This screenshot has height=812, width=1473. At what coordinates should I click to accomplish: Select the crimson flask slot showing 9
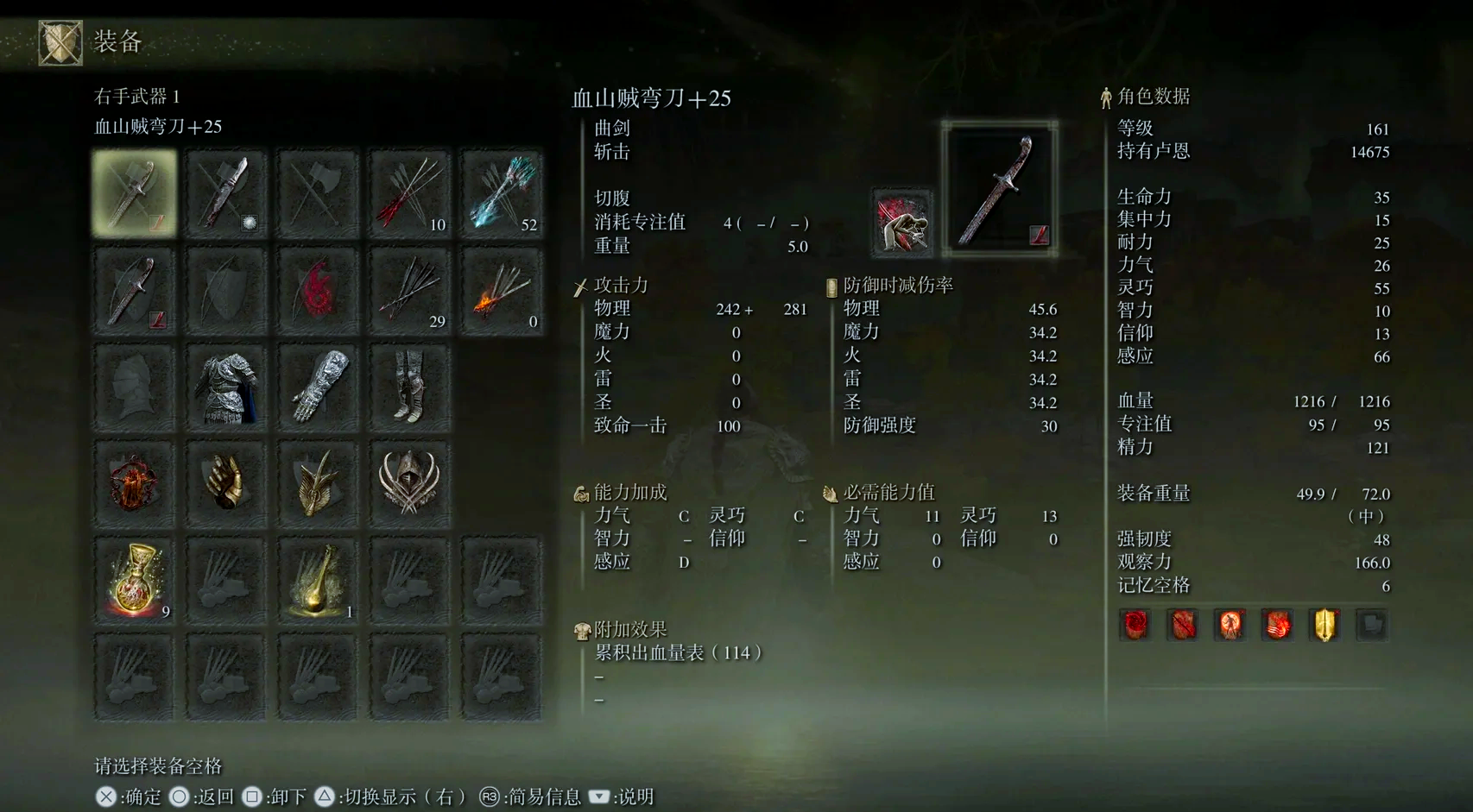pos(135,580)
